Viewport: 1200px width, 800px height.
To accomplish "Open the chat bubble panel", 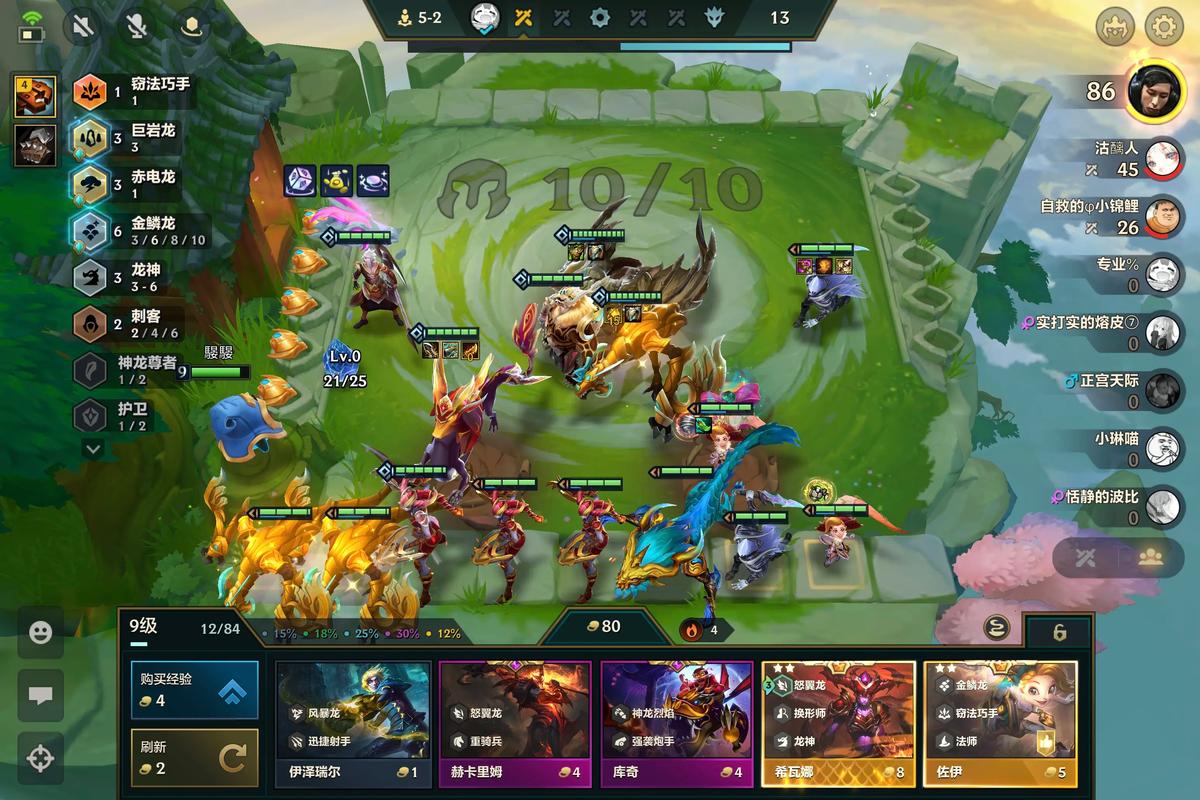I will [x=41, y=696].
